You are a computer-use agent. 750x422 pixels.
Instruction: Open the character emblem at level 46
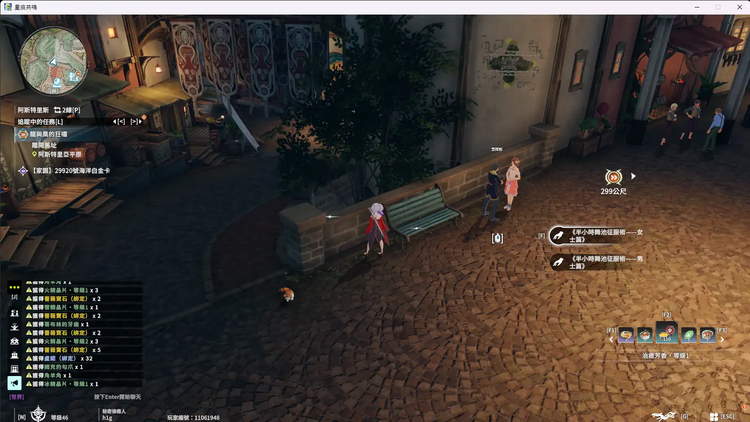(x=38, y=412)
